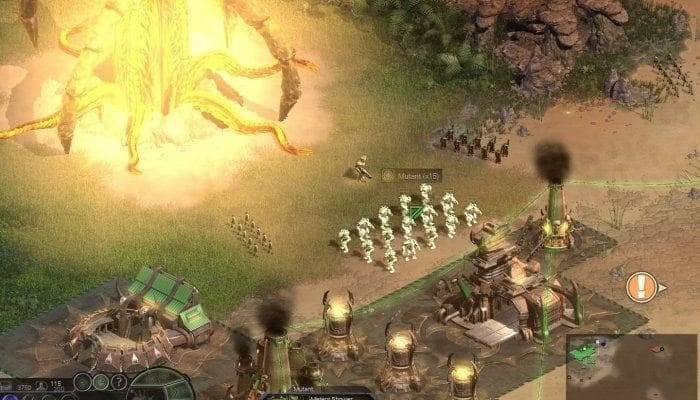The height and width of the screenshot is (400, 700).
Task: Click the circular build radar panel
Action: click(x=160, y=386)
